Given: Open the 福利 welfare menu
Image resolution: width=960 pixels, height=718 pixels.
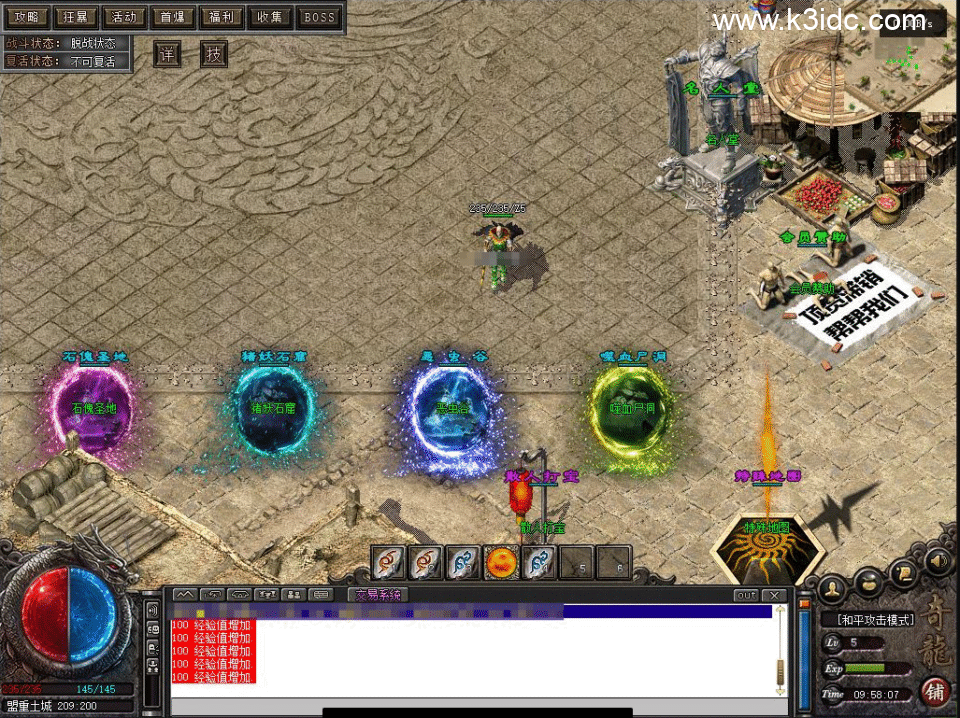Looking at the screenshot, I should pos(221,17).
